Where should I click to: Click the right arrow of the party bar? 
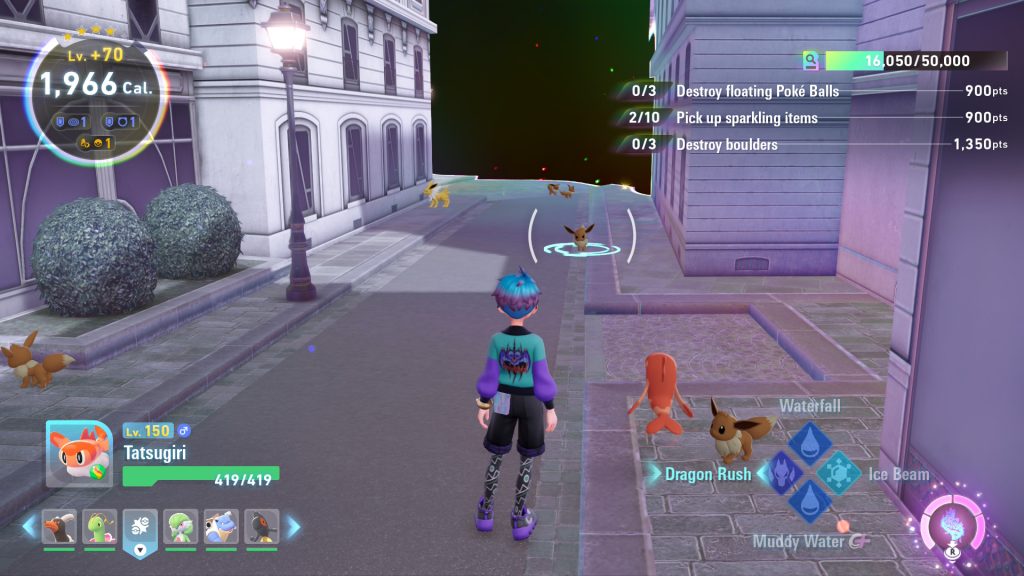click(x=293, y=526)
